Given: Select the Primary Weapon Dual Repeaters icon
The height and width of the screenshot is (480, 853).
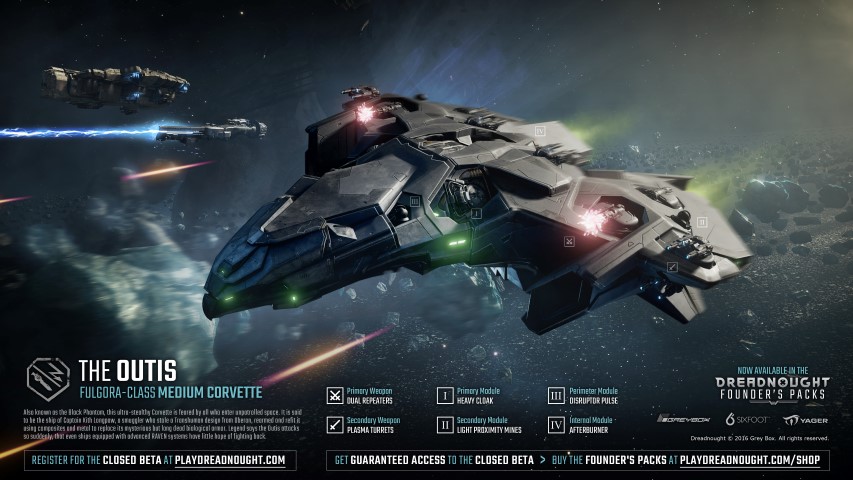Looking at the screenshot, I should tap(336, 396).
